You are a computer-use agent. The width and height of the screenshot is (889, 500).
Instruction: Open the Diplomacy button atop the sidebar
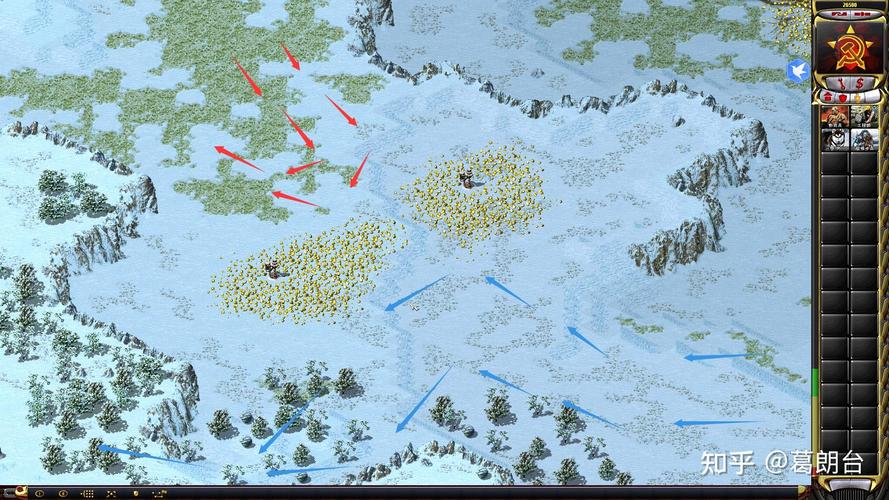tap(863, 12)
